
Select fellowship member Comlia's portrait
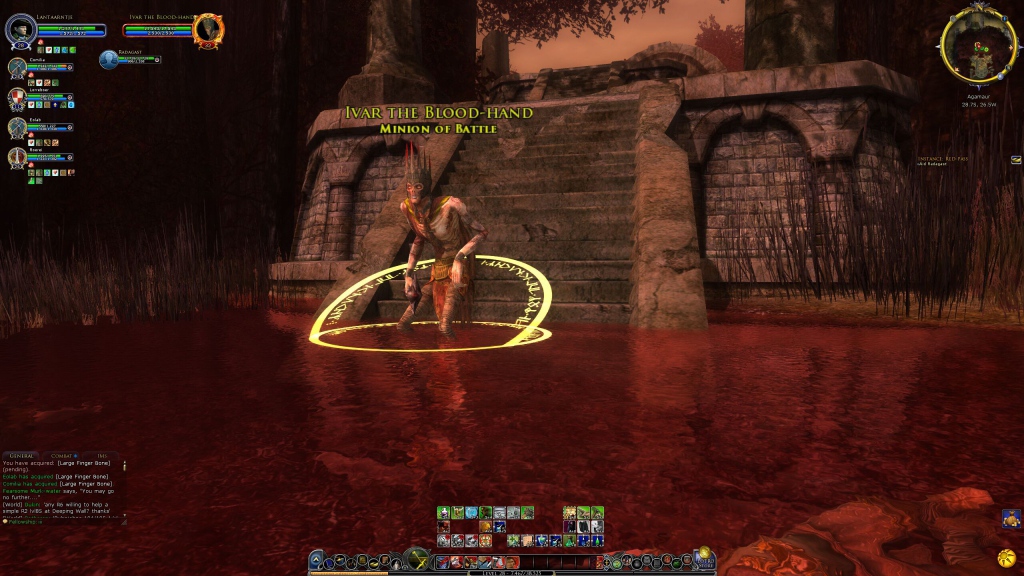[x=17, y=67]
